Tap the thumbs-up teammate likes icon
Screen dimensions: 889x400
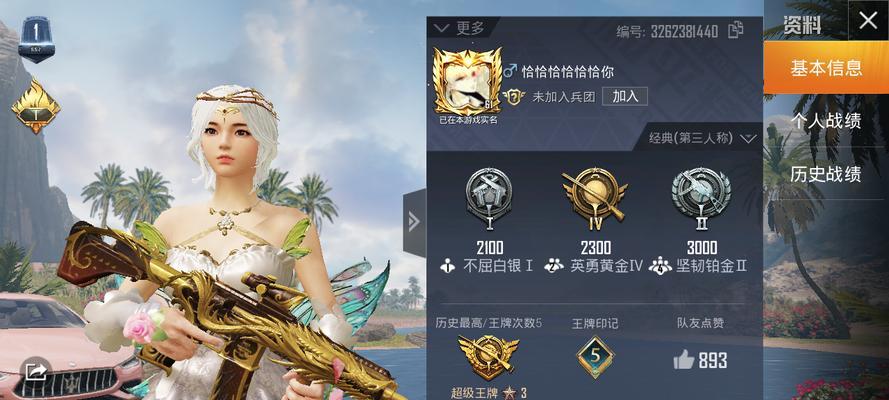pos(684,360)
